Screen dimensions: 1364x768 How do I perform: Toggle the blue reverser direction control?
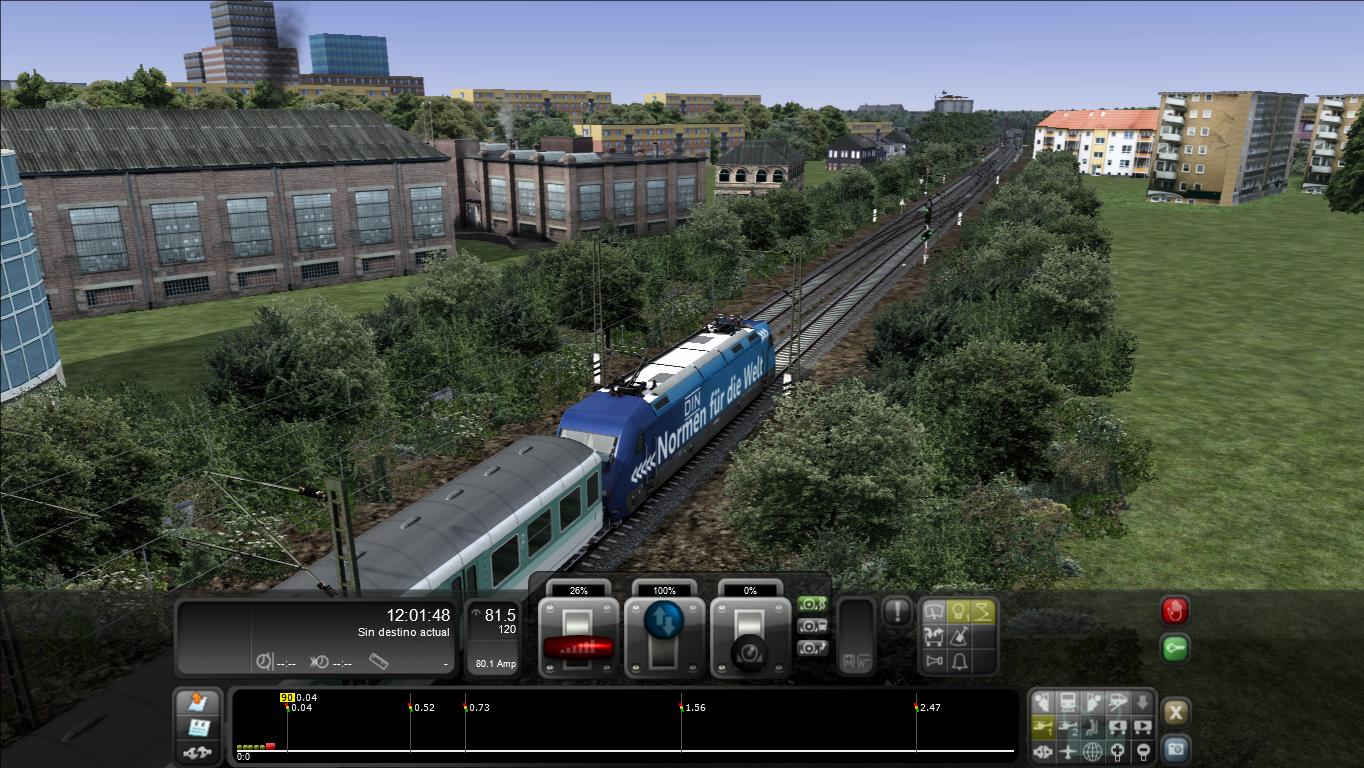[664, 620]
